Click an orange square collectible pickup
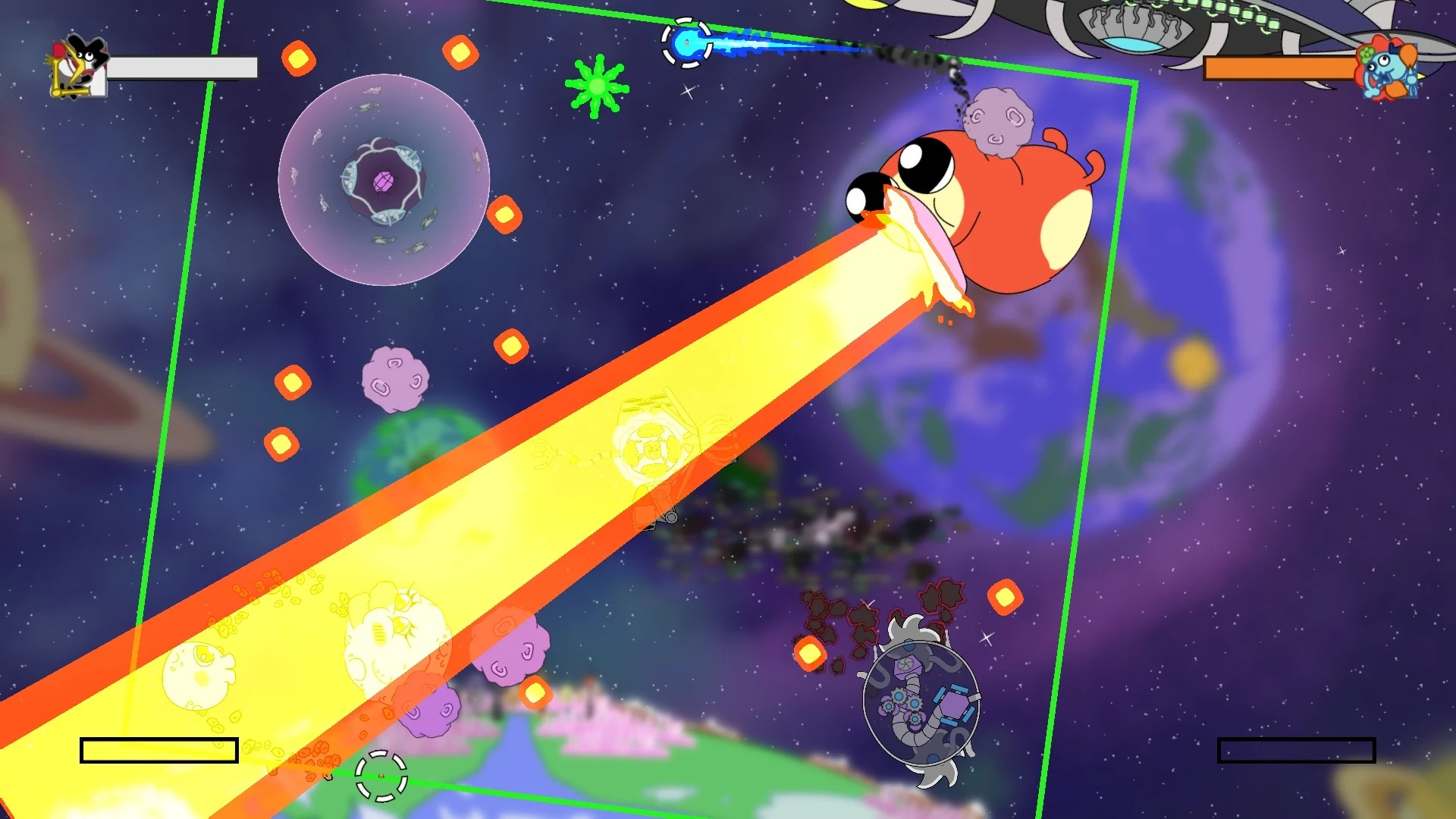 [x=300, y=57]
